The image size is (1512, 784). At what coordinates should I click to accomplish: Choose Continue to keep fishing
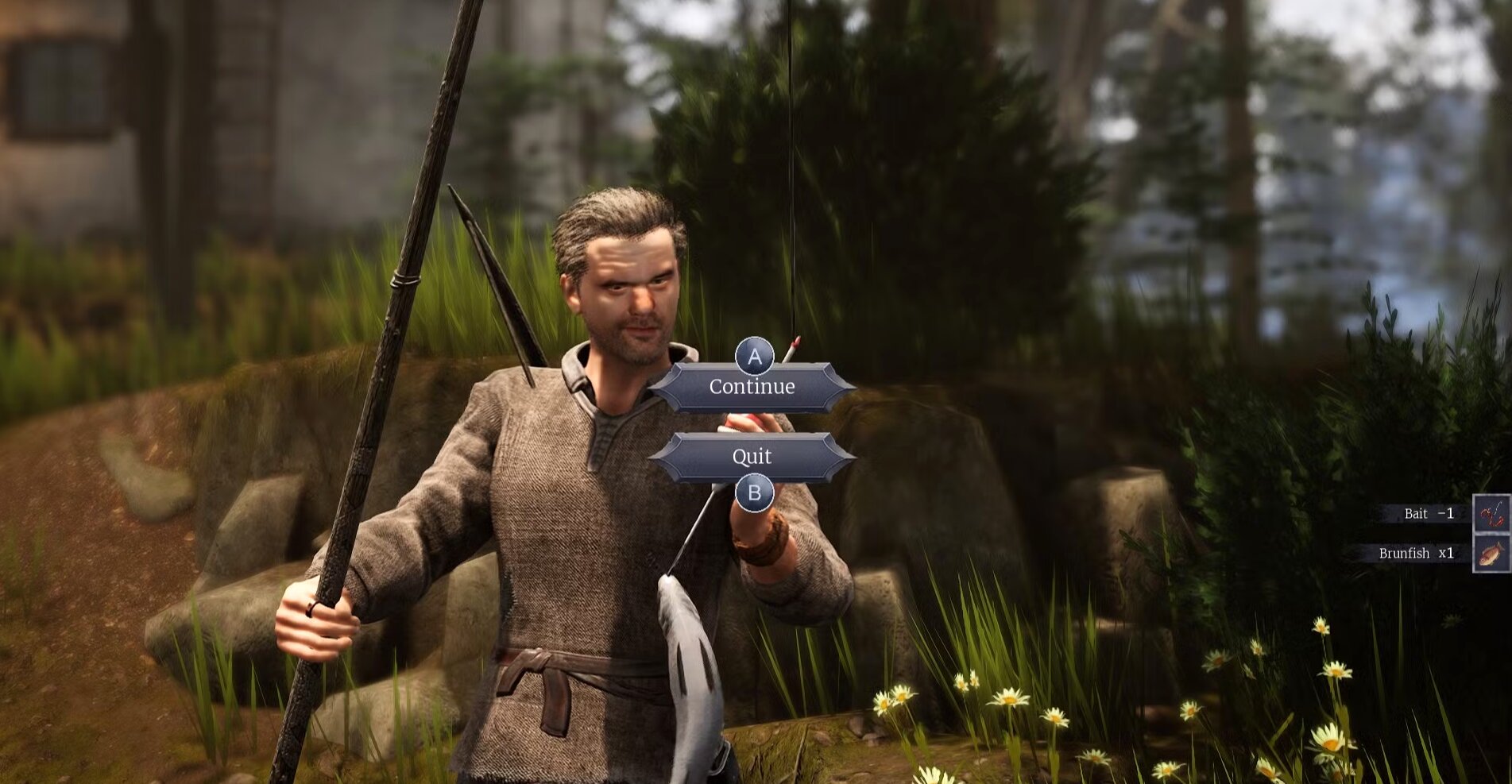point(752,387)
